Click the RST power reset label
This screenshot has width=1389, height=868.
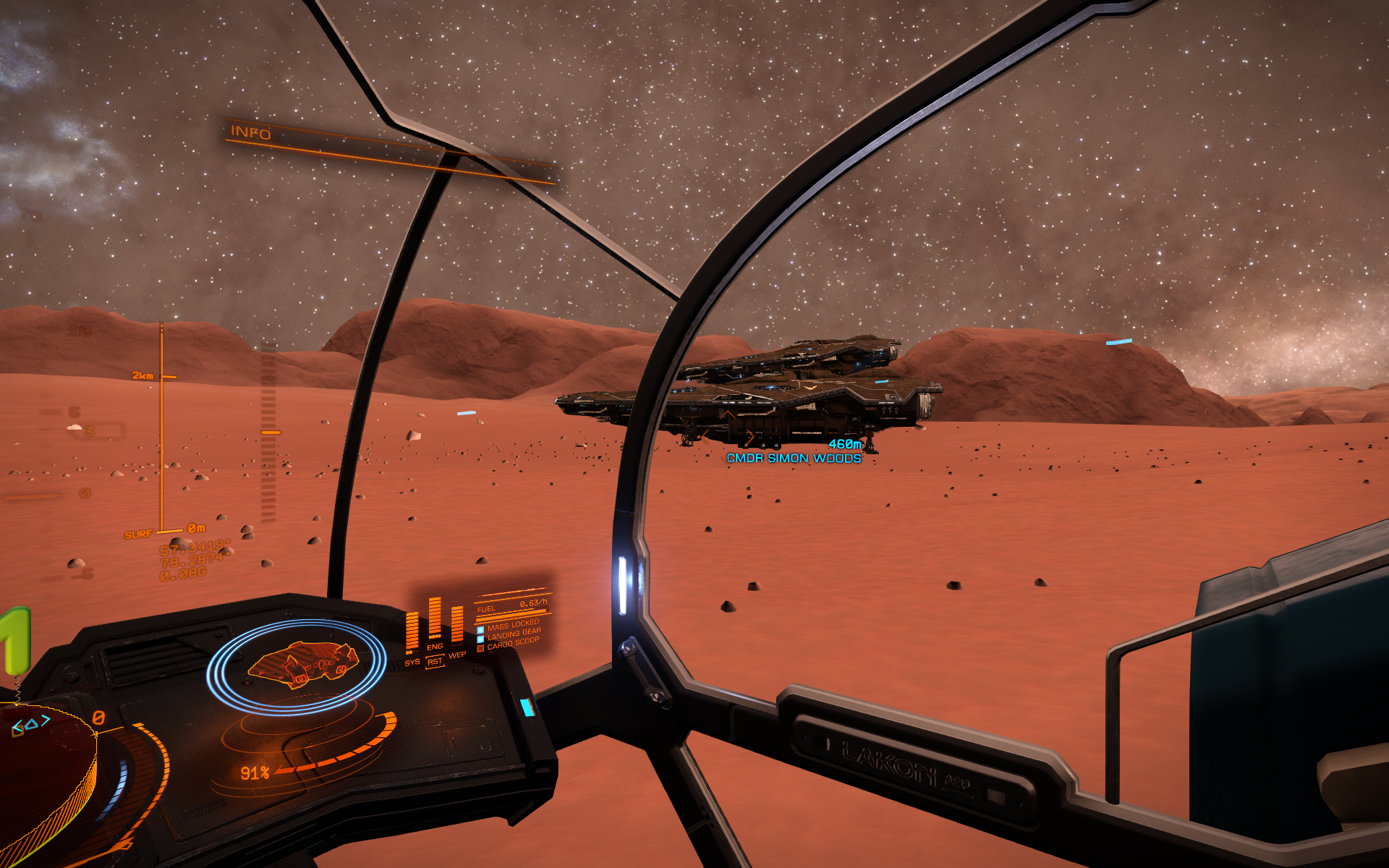click(x=435, y=662)
